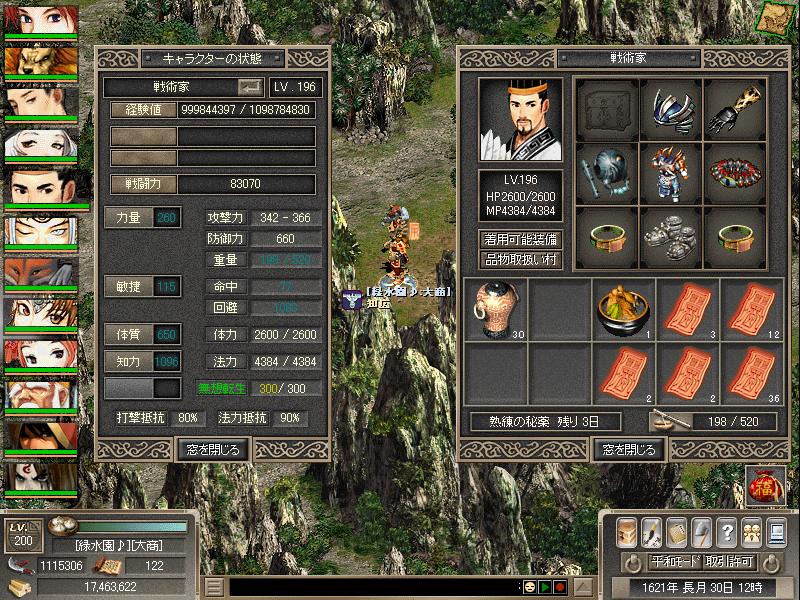Select the red beaded bracelet slot

pos(735,173)
